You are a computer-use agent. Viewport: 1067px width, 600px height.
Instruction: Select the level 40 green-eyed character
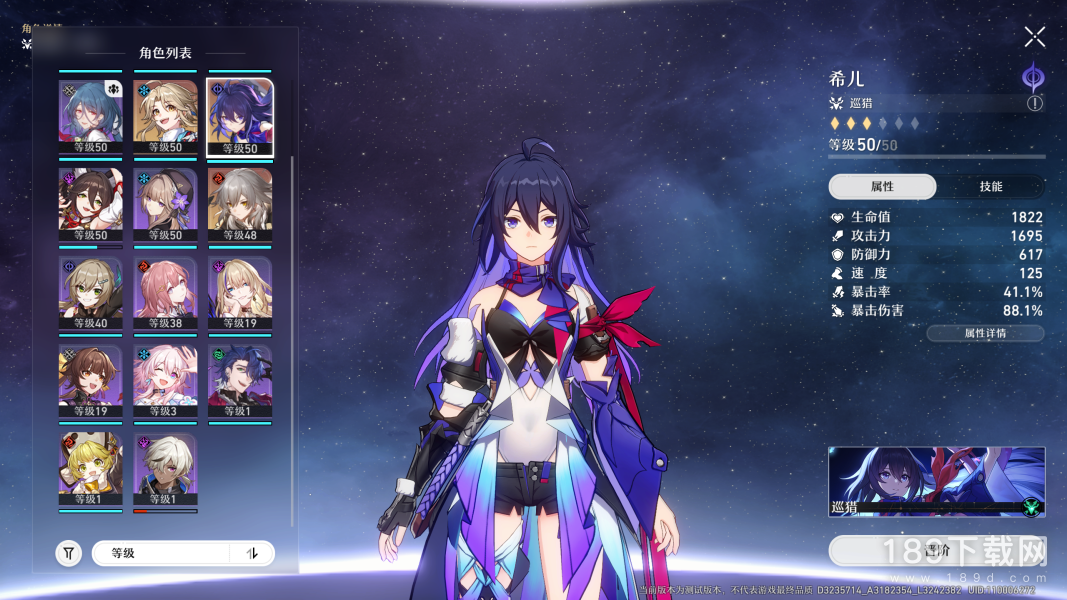pyautogui.click(x=91, y=293)
